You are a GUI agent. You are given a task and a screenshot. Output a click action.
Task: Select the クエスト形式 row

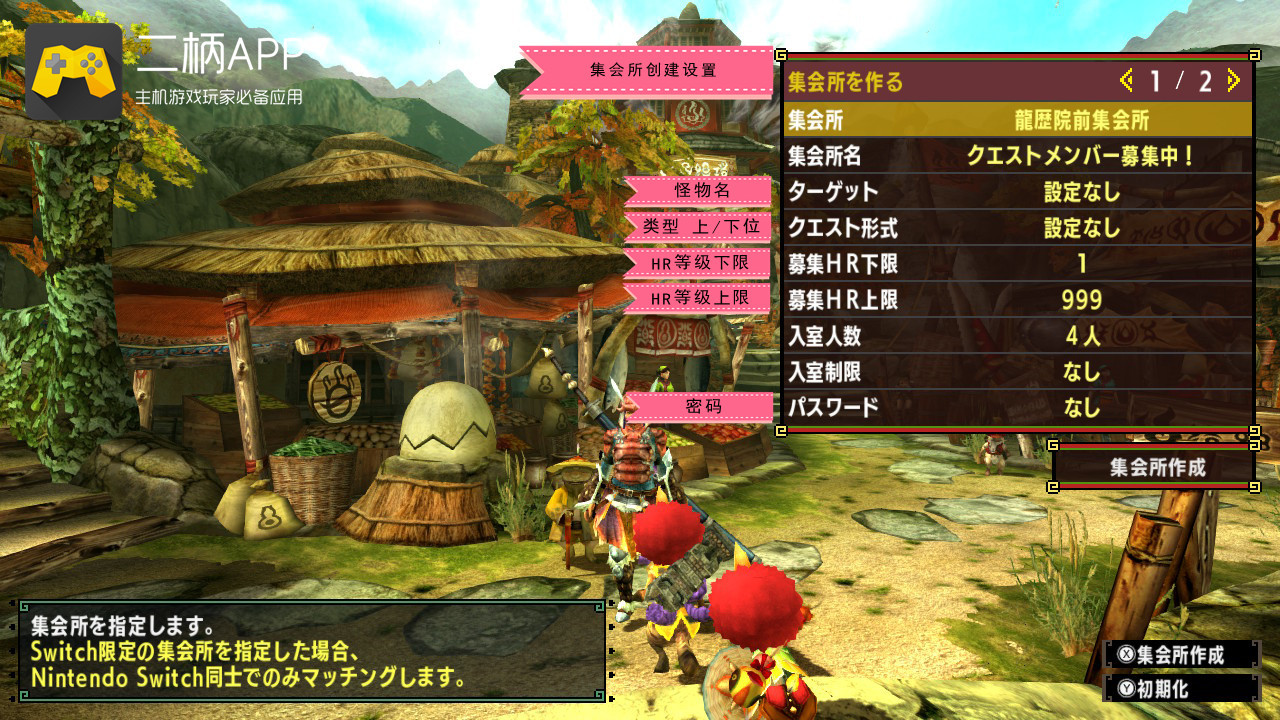pos(1017,228)
